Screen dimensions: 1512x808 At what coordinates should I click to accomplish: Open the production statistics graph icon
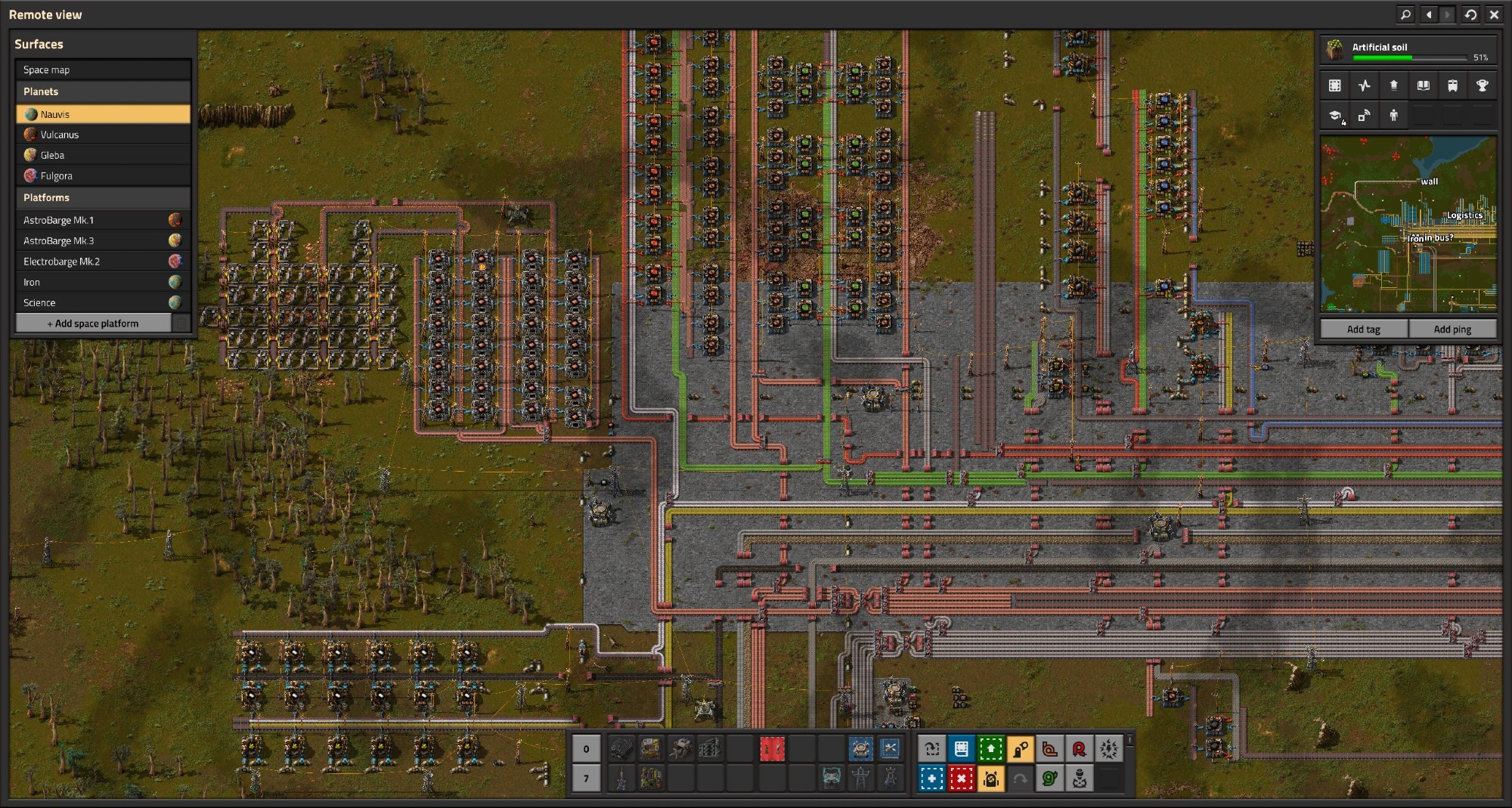coord(1364,85)
